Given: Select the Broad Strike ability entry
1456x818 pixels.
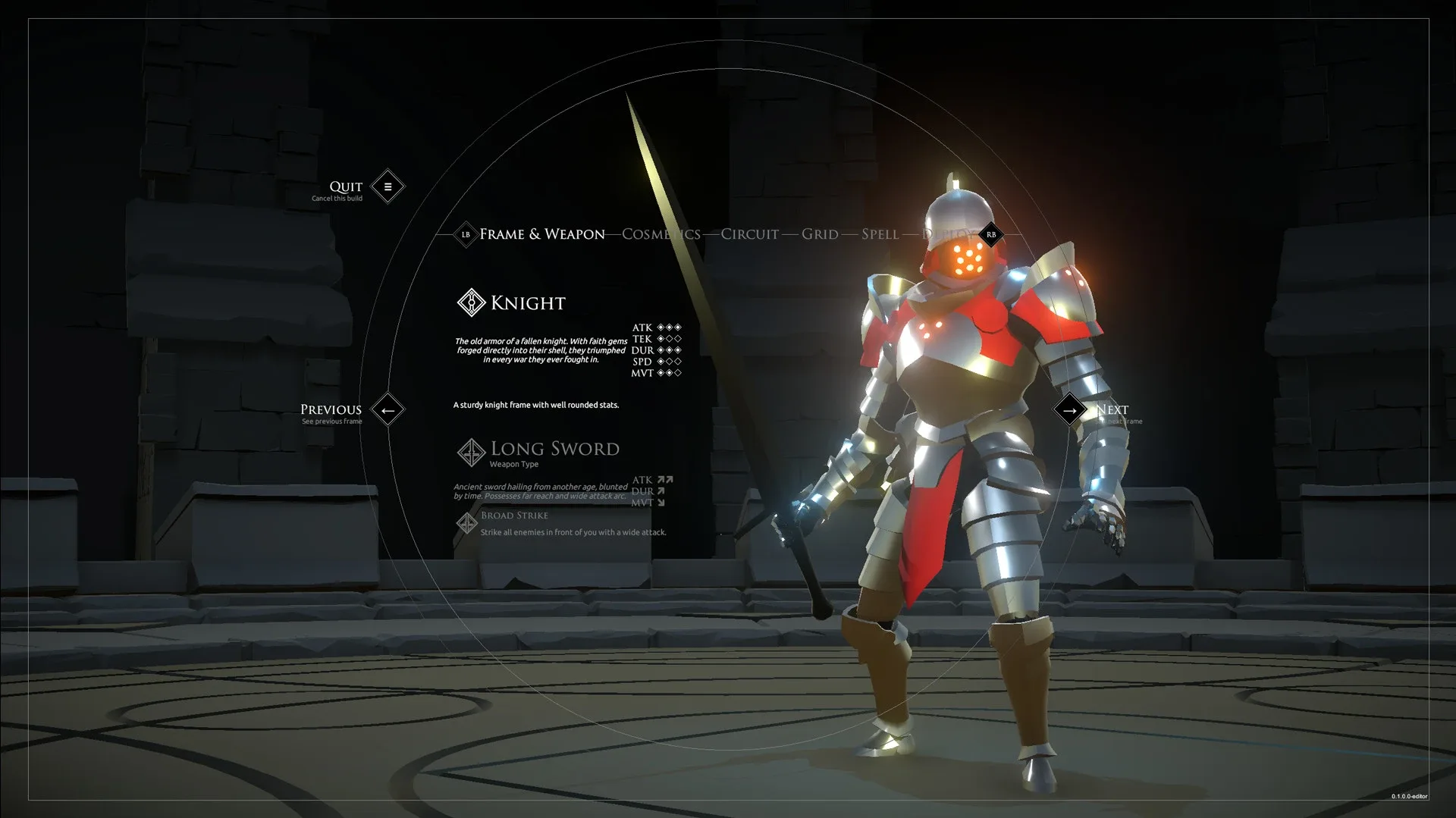Looking at the screenshot, I should point(513,516).
